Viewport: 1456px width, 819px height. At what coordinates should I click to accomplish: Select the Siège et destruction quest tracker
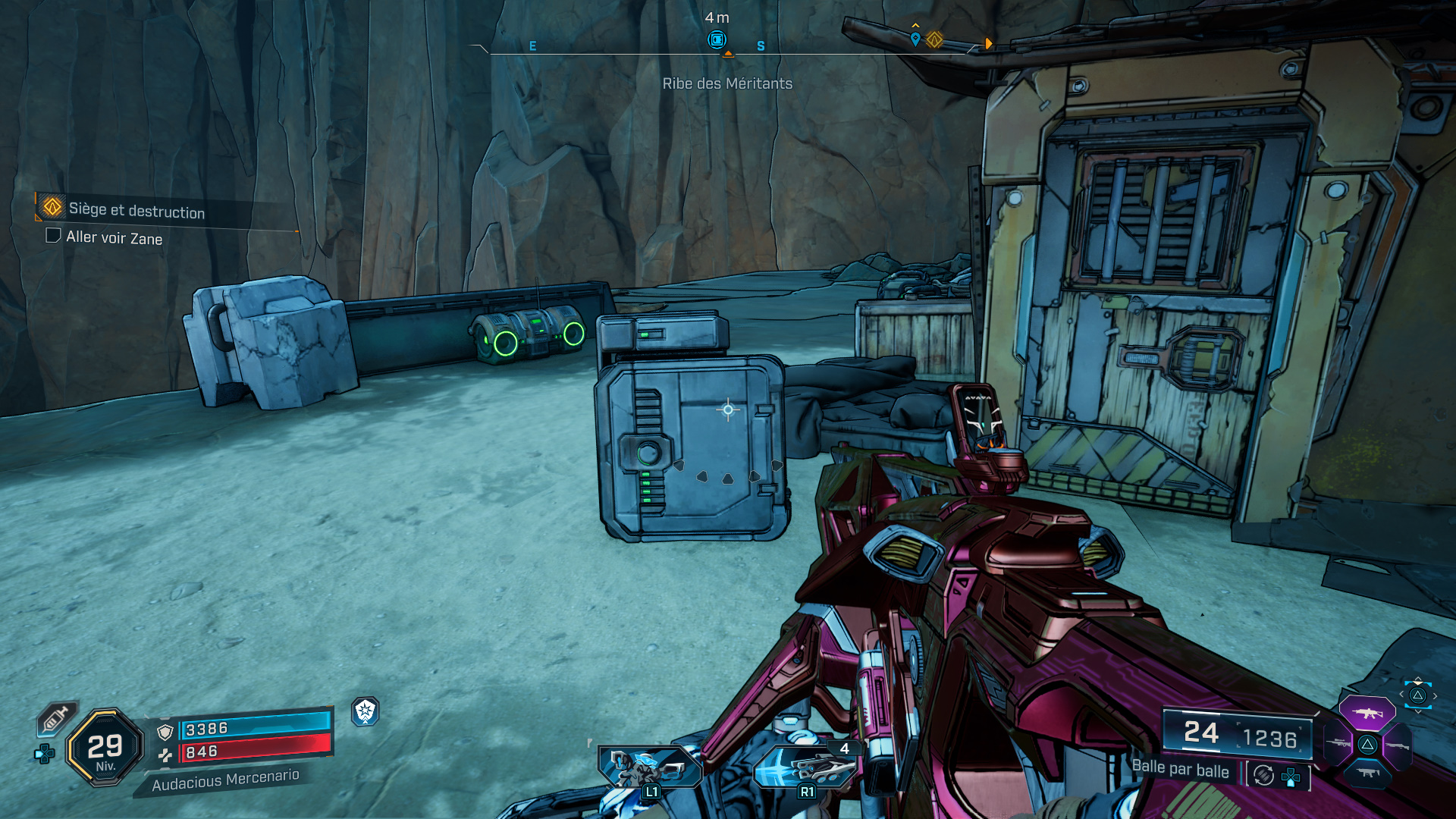pos(136,209)
